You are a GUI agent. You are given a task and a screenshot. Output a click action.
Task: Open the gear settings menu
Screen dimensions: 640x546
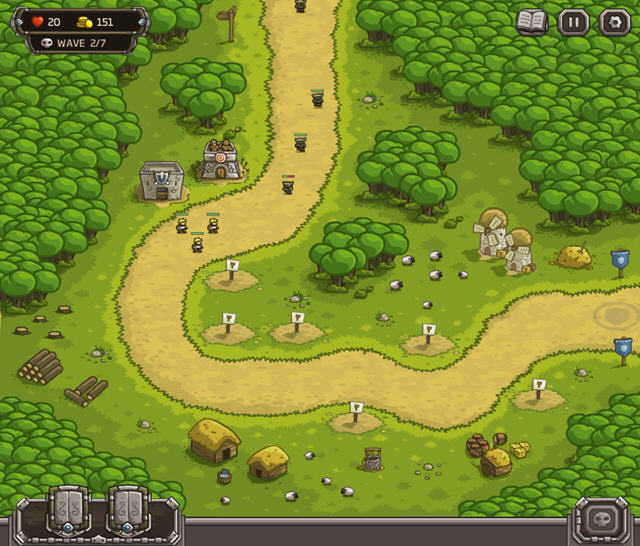pyautogui.click(x=614, y=21)
